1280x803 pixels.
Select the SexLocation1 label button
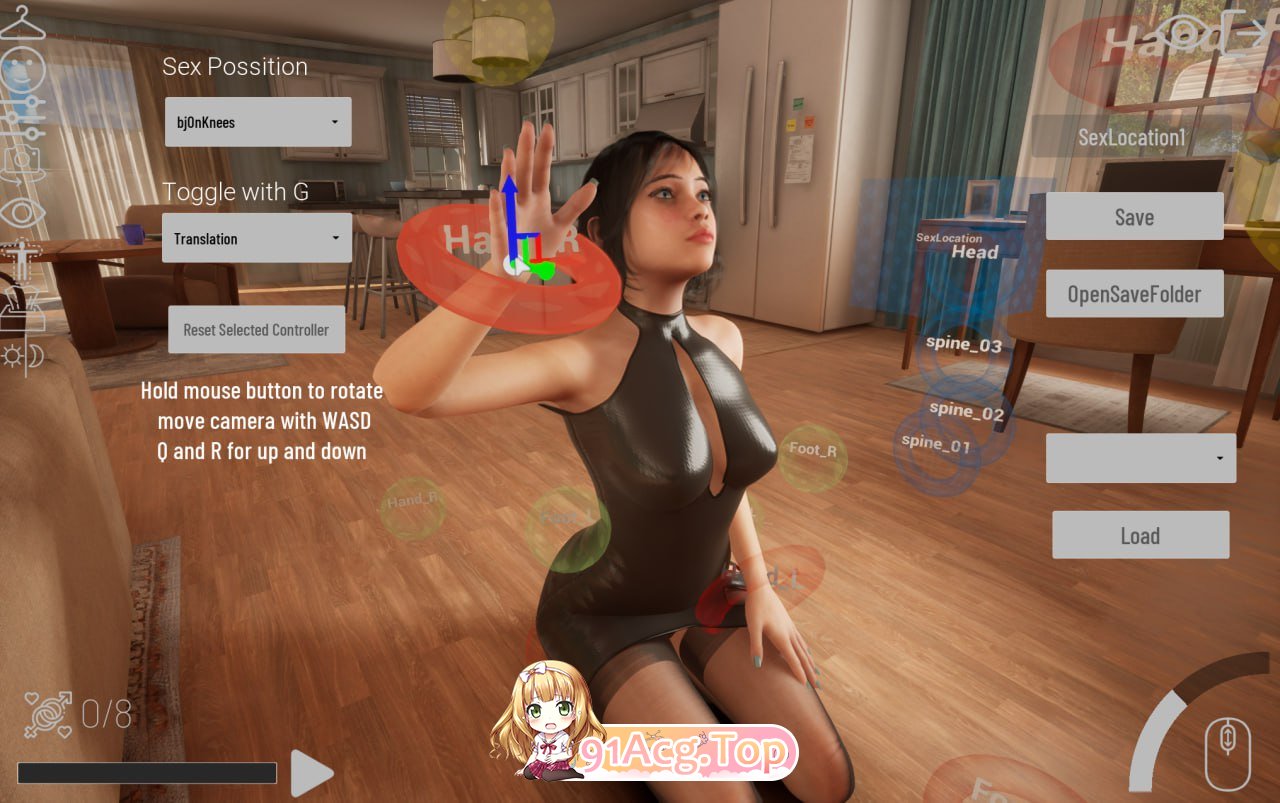1131,137
